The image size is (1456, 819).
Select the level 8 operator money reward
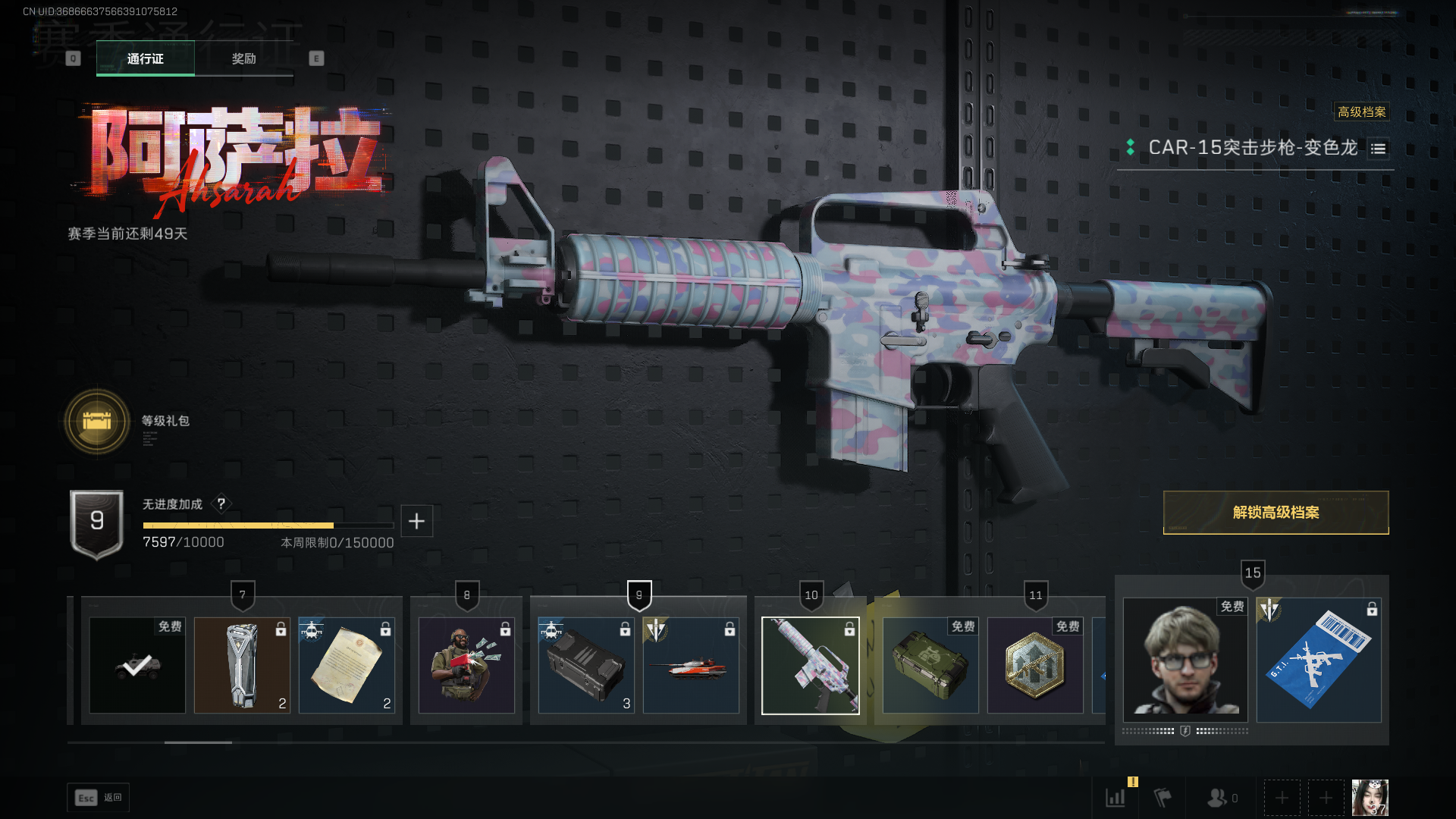(x=466, y=665)
